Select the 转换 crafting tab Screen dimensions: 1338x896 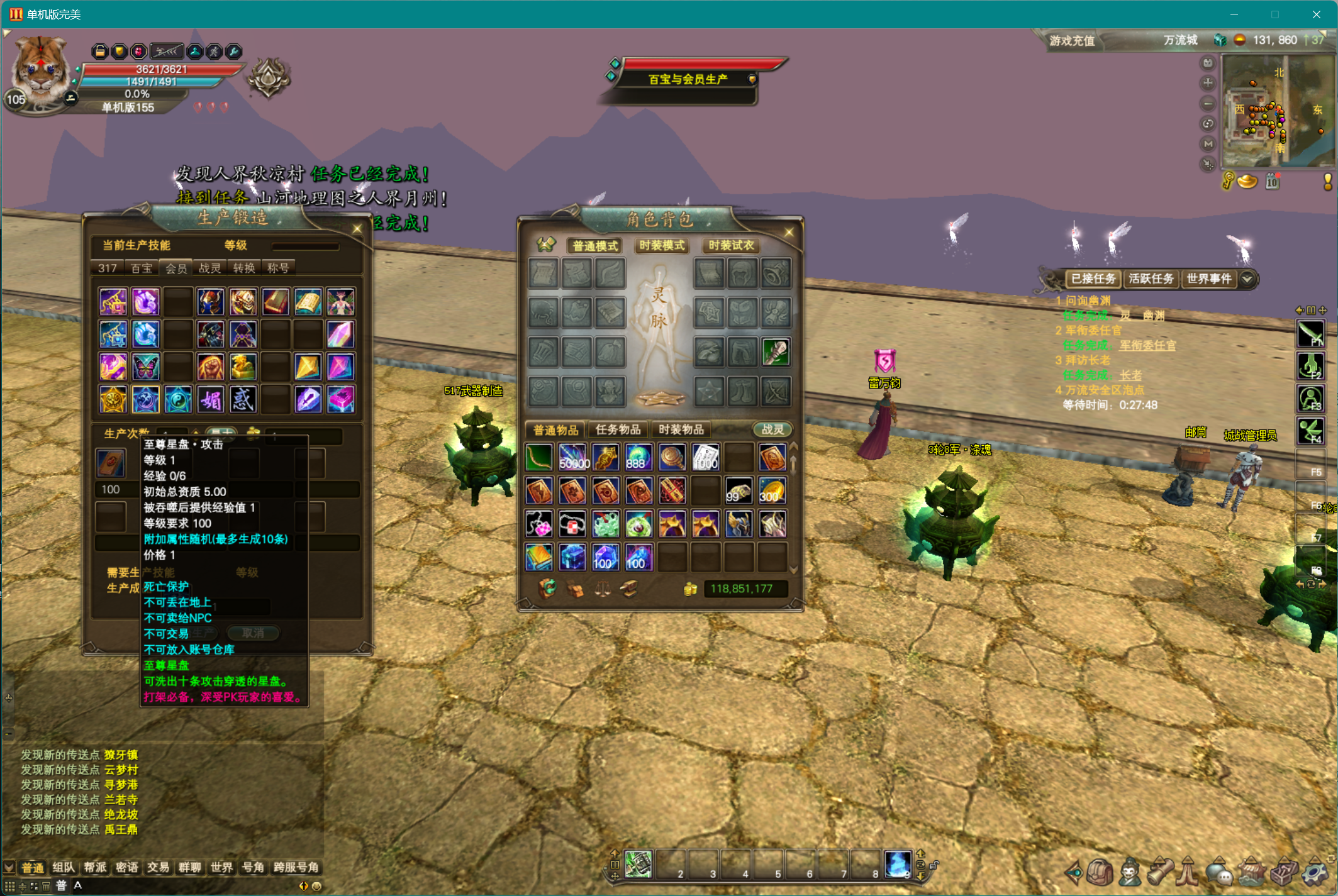[x=243, y=268]
